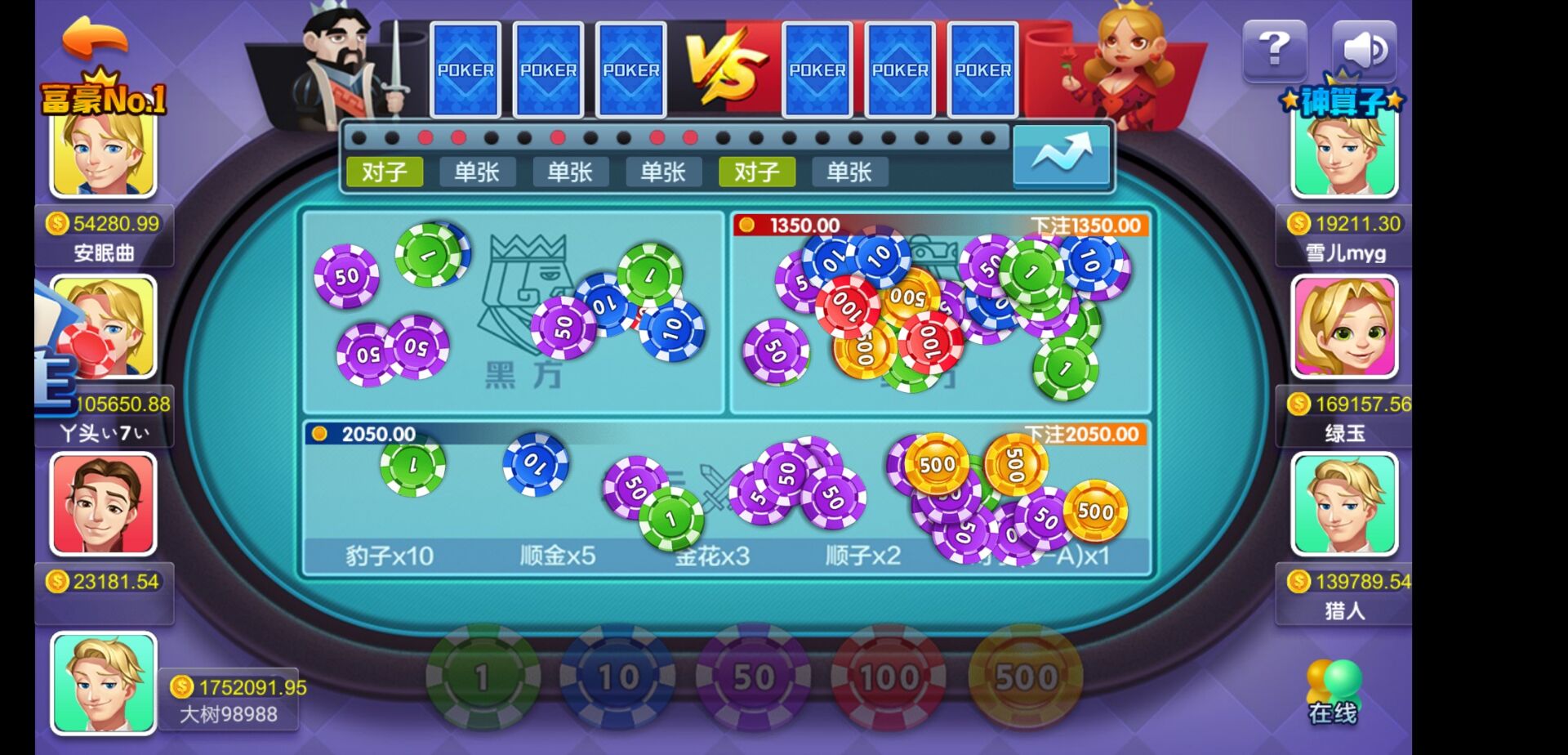Viewport: 1568px width, 755px height.
Task: Open own profile avatar 大树98988
Action: pyautogui.click(x=104, y=682)
